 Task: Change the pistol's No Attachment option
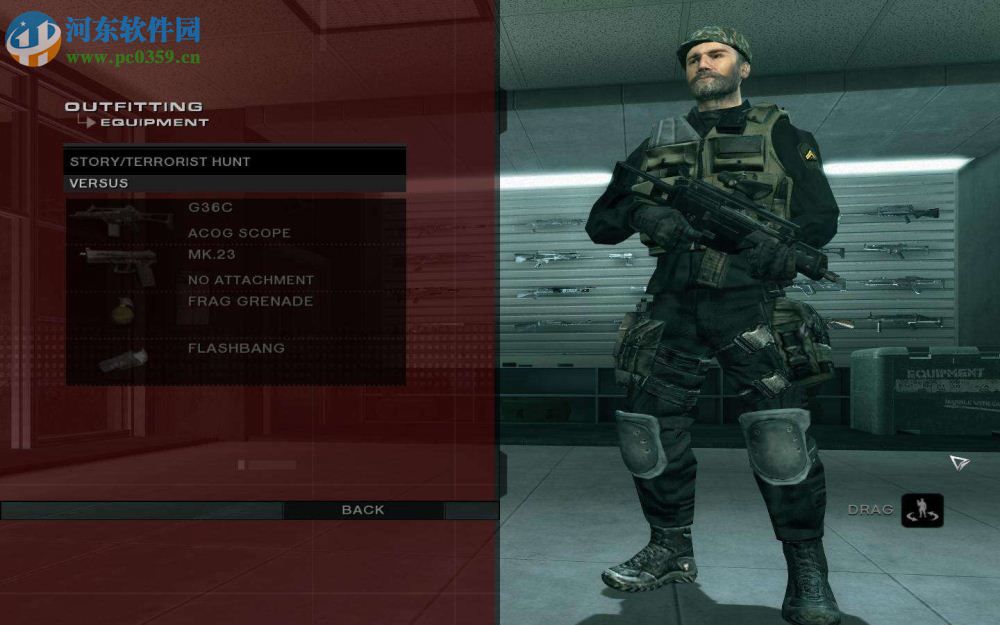tap(250, 280)
